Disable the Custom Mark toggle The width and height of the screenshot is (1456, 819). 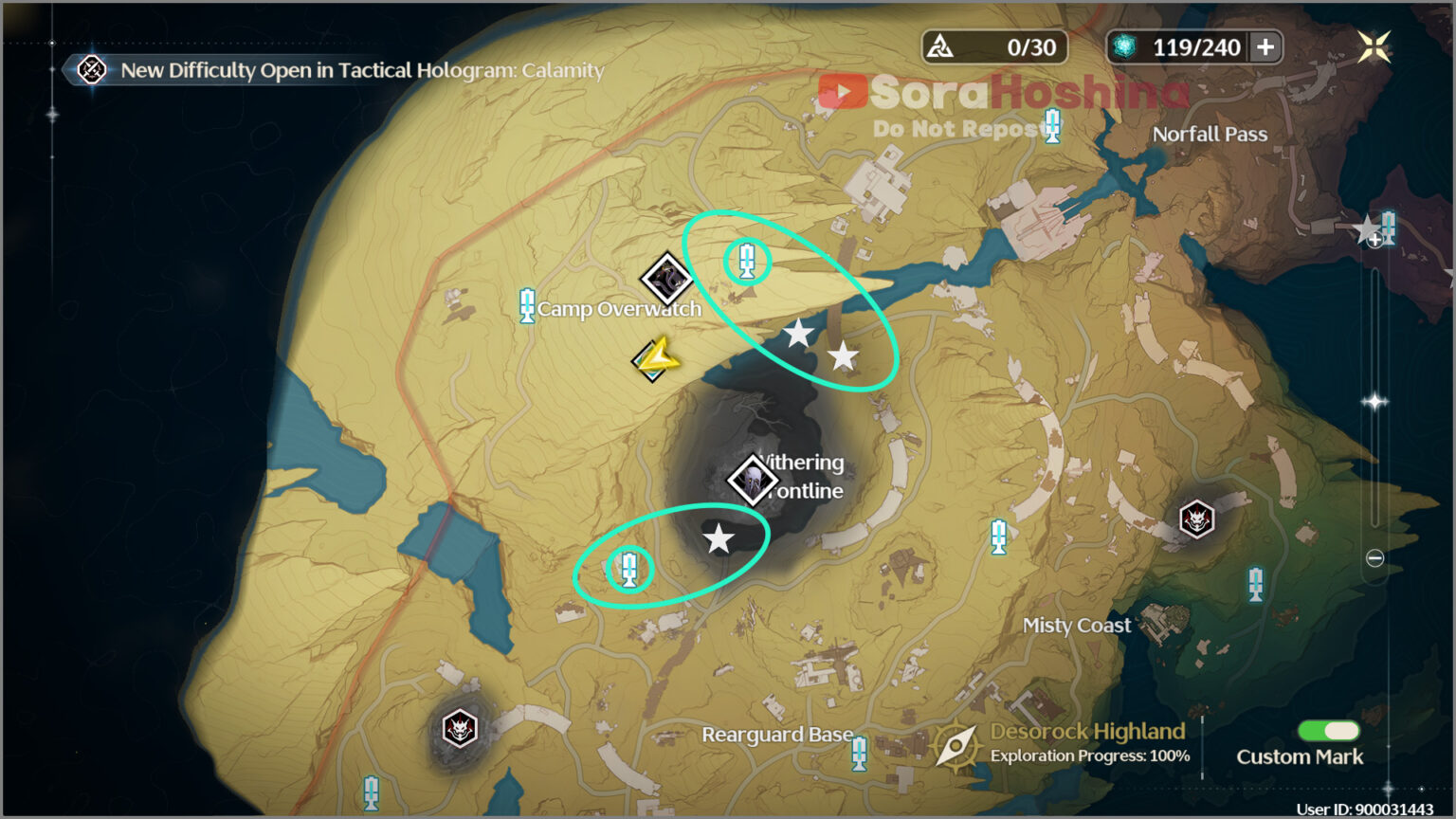[x=1331, y=731]
